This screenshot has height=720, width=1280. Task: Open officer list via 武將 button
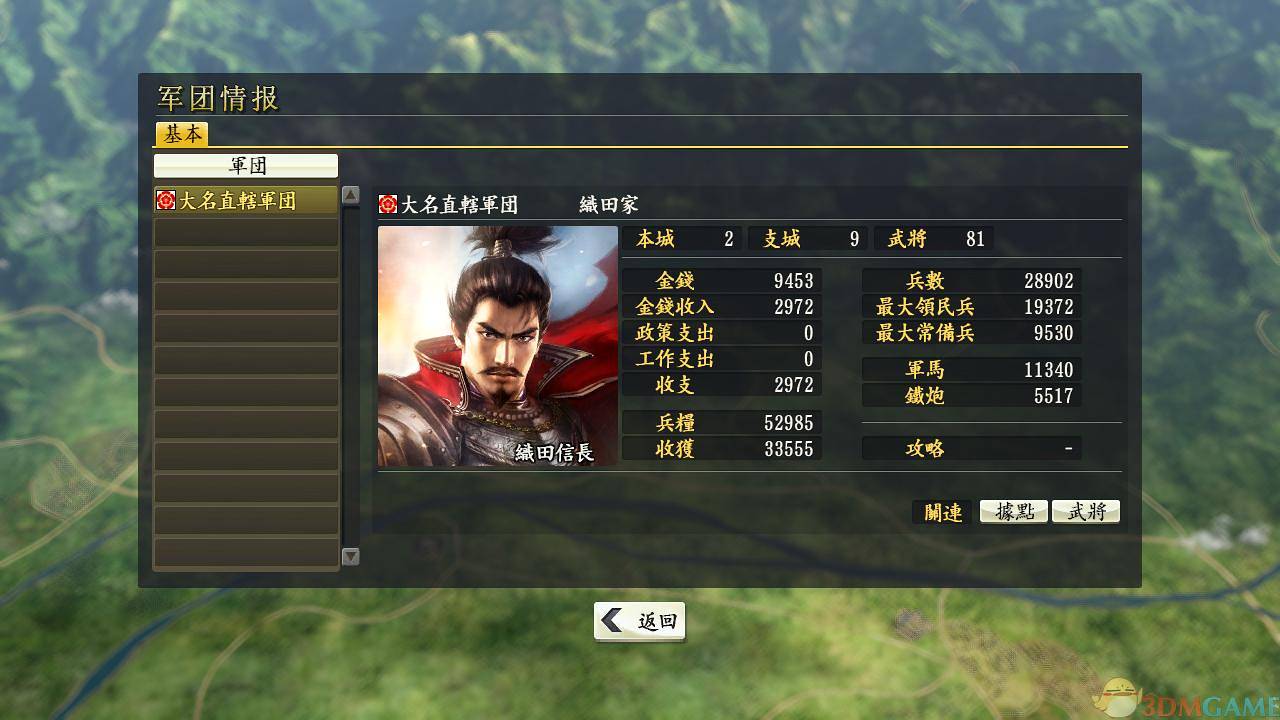pos(1085,511)
